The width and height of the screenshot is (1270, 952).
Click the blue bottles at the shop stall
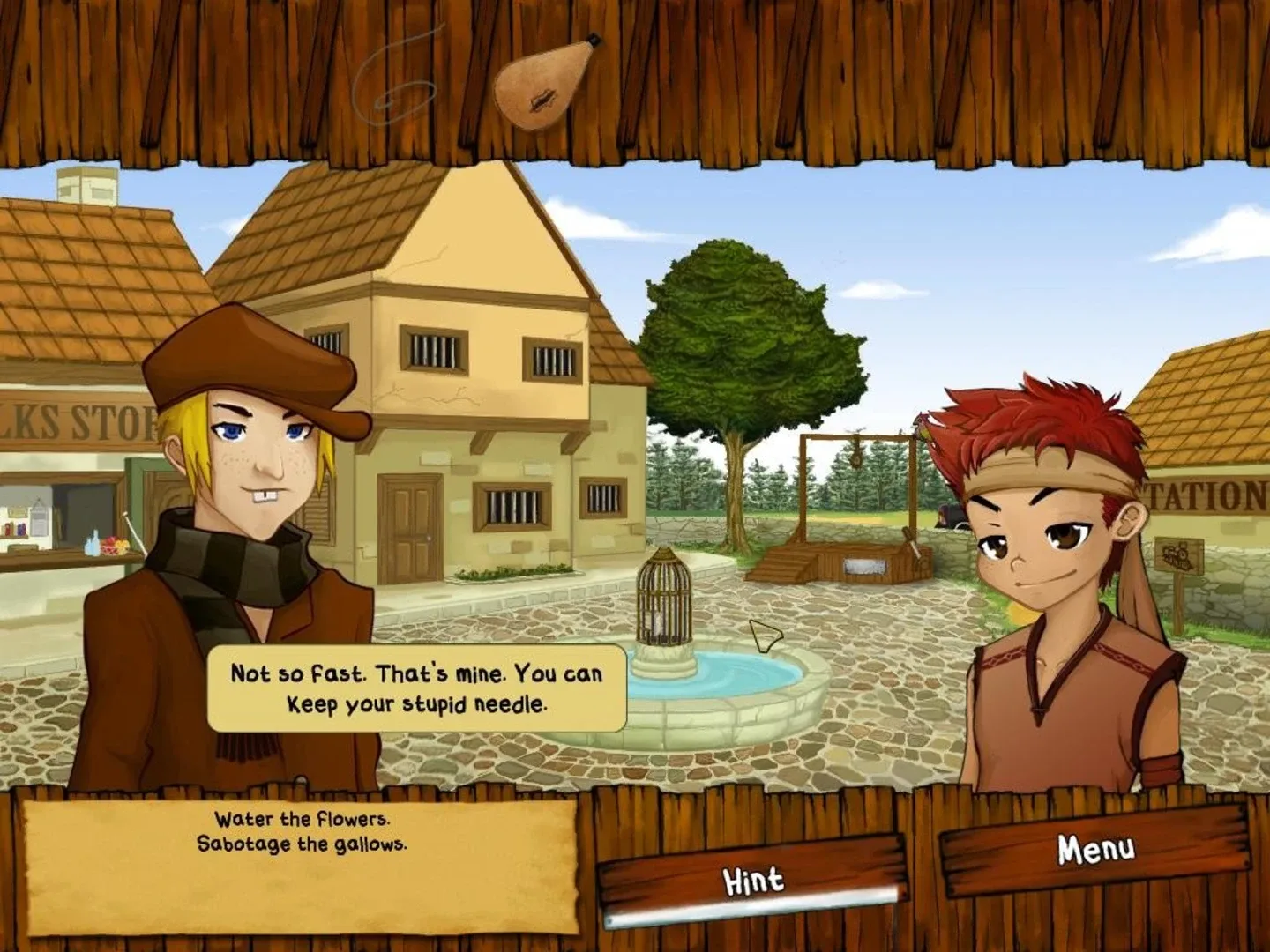(92, 545)
